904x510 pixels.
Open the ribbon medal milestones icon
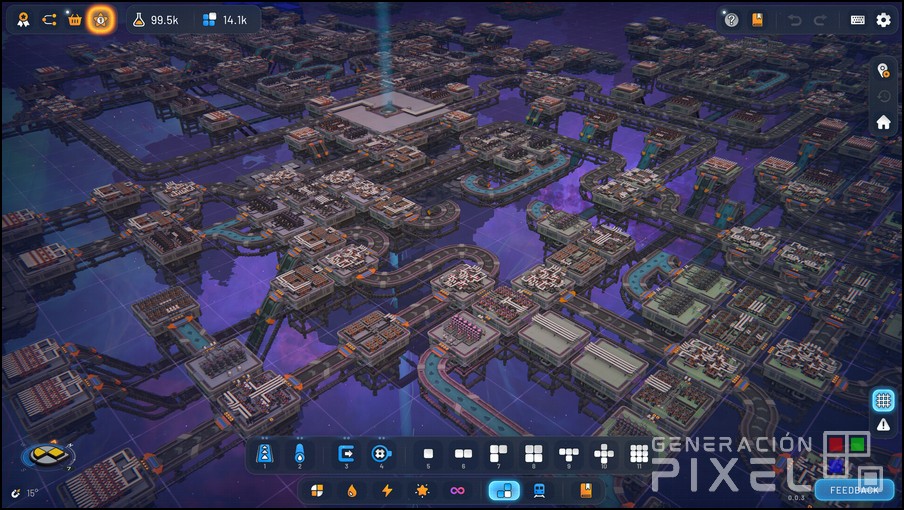point(23,20)
